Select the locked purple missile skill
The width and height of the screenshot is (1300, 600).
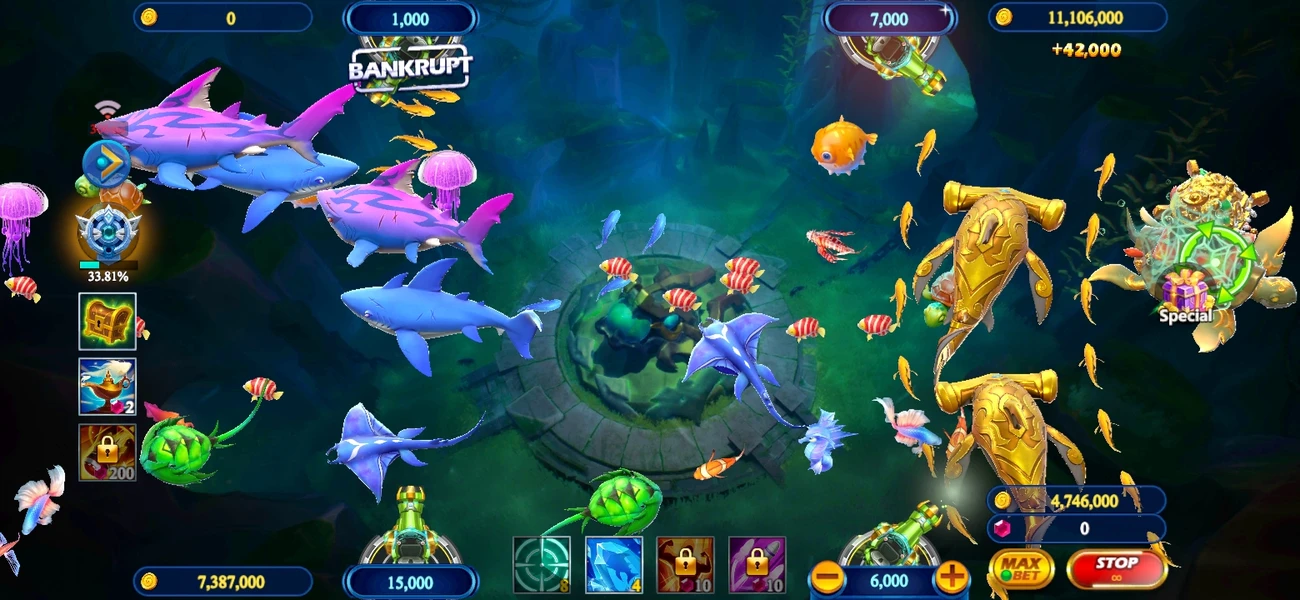click(757, 565)
